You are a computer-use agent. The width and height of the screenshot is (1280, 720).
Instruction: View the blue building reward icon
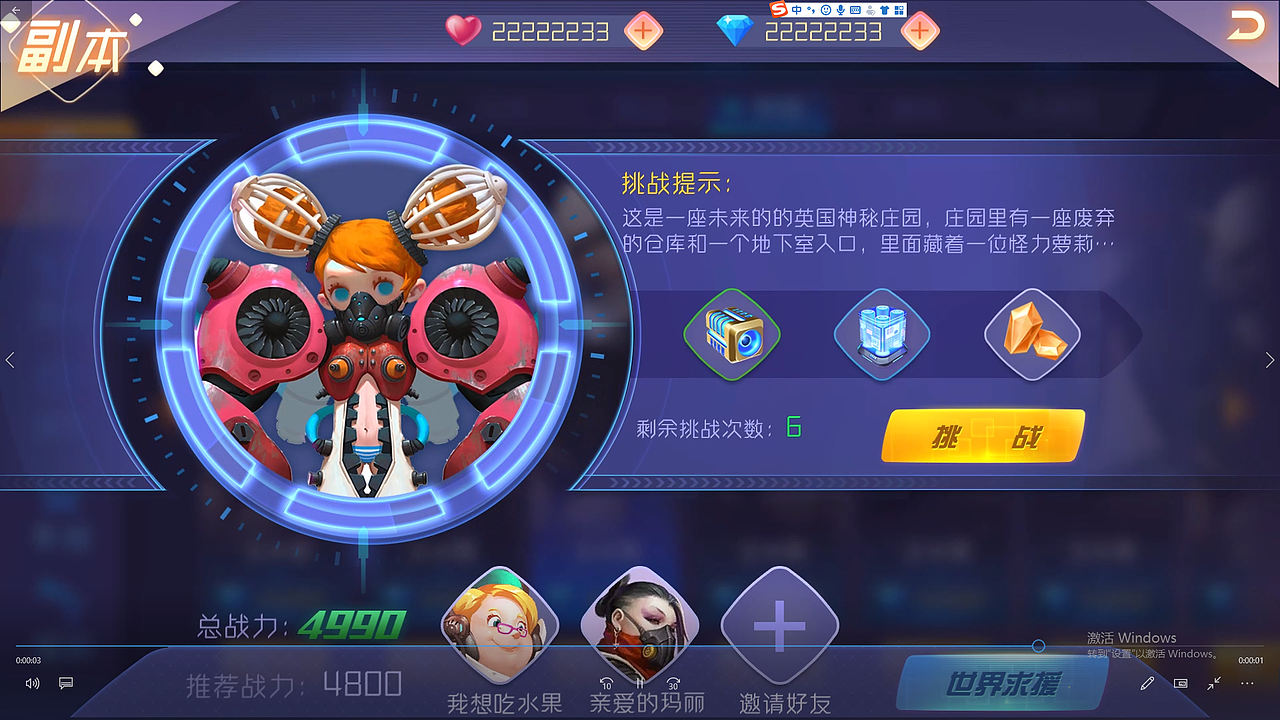click(x=881, y=335)
